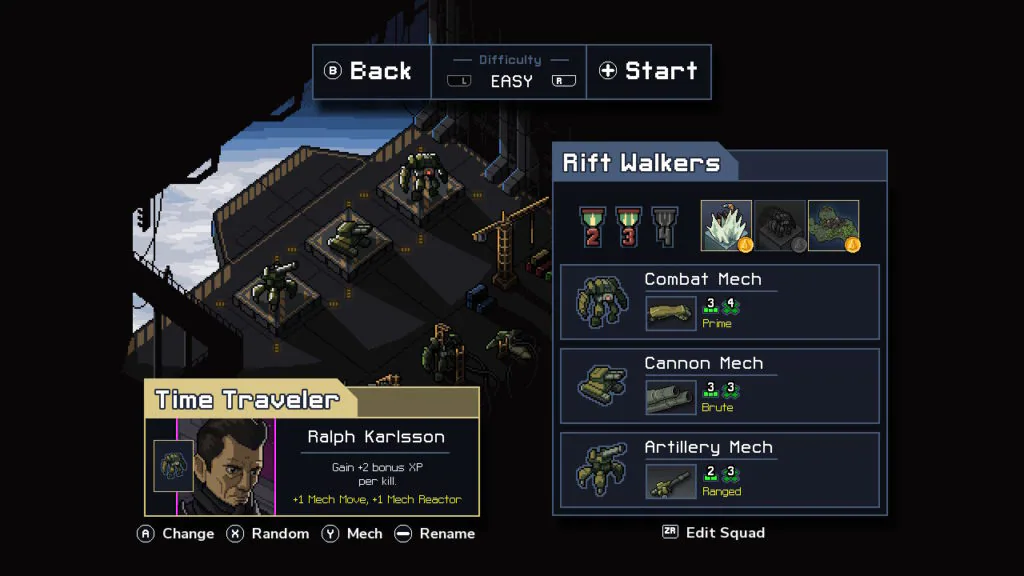Inspect the Combat Mech's fist weapon icon
The width and height of the screenshot is (1024, 576).
click(x=671, y=313)
